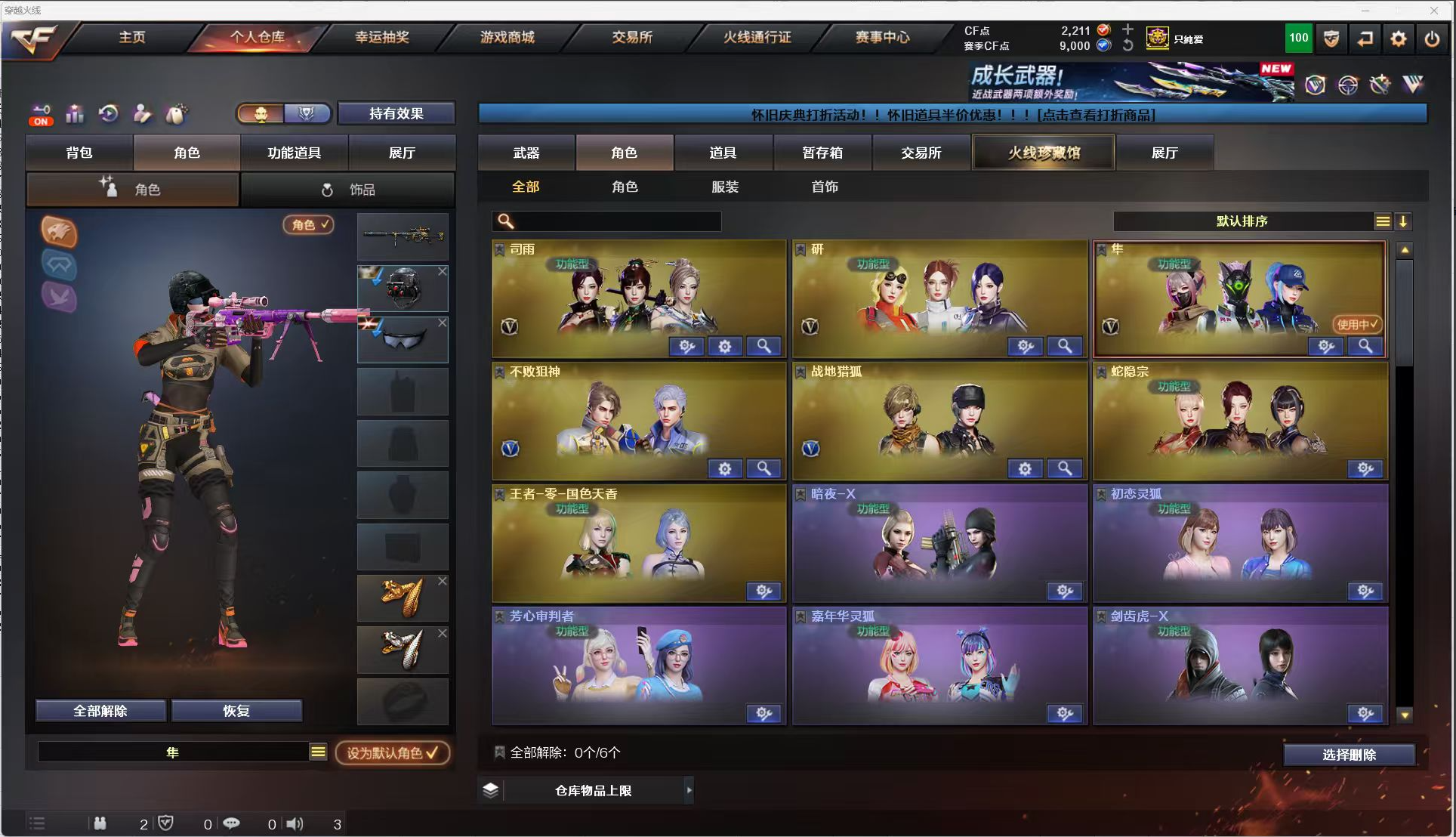Close the game window

click(1433, 10)
